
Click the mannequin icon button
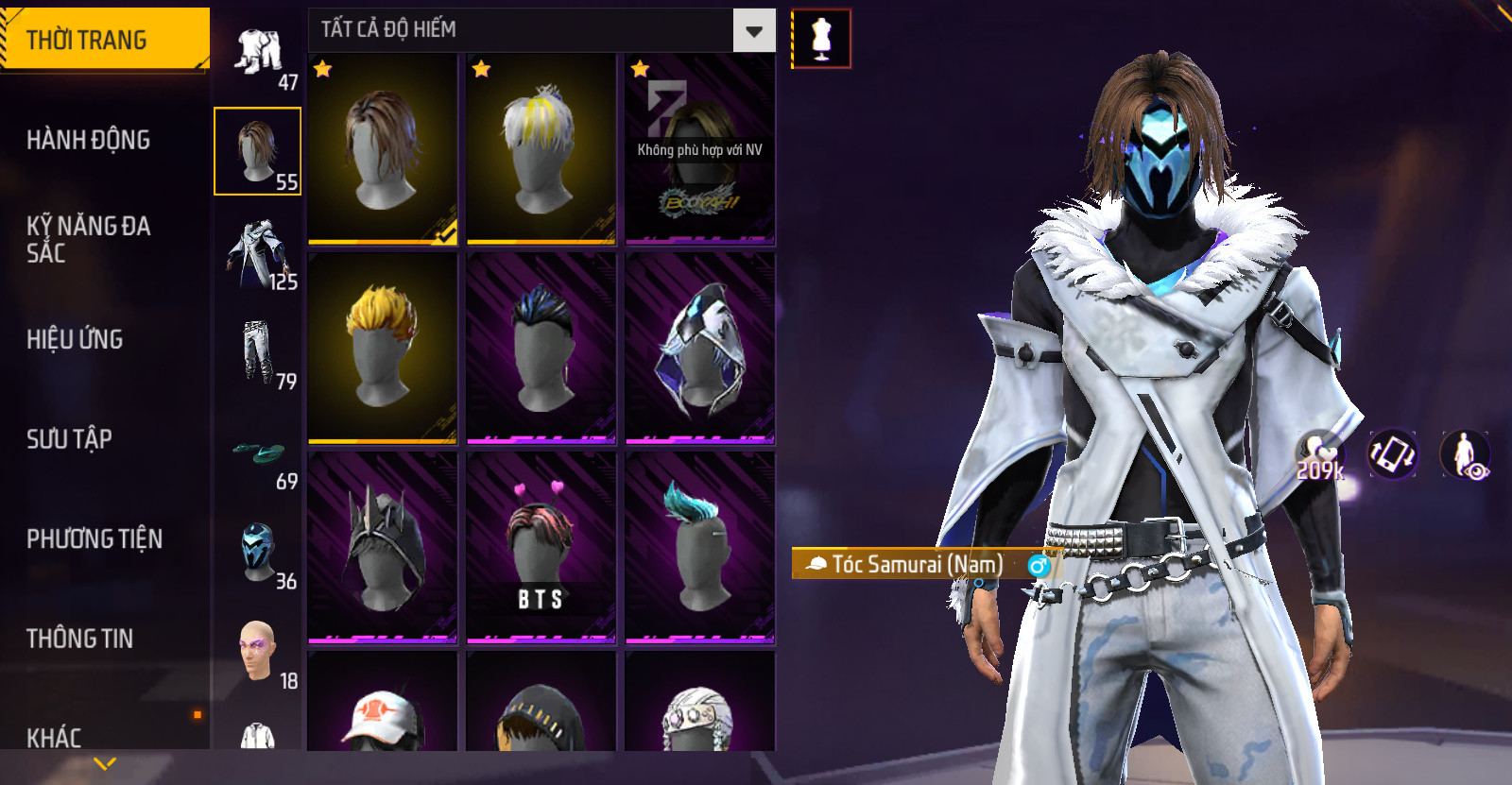(x=821, y=39)
